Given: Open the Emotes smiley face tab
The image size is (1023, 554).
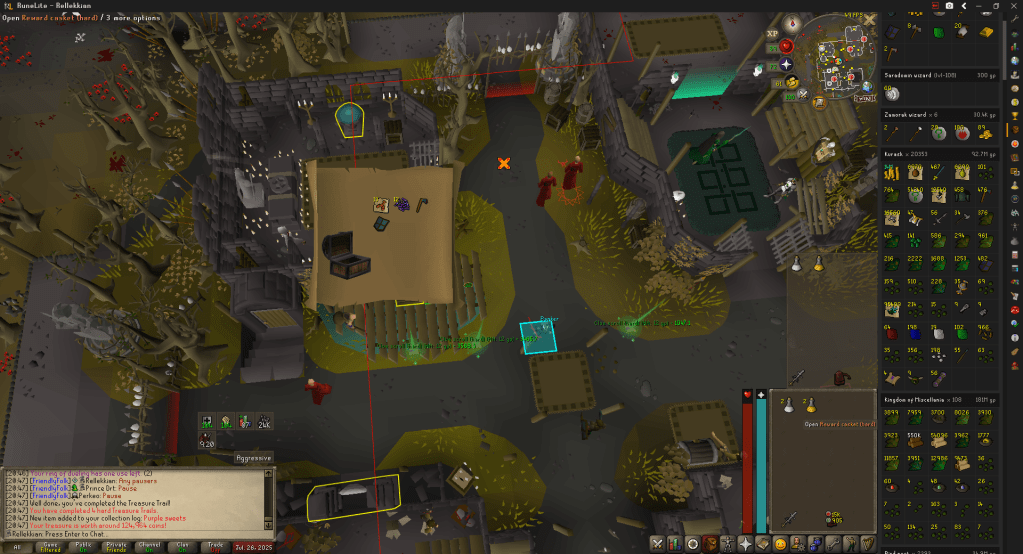Looking at the screenshot, I should click(781, 544).
